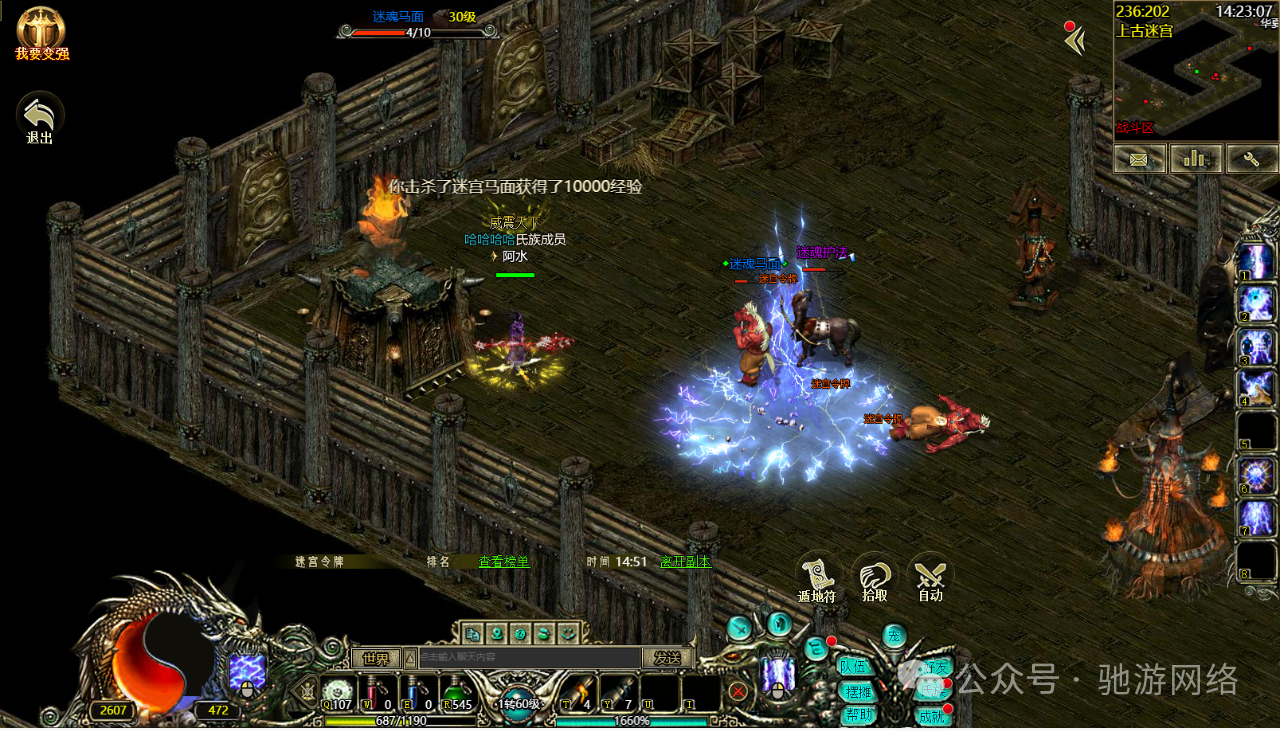
Task: Leave the dungeon via 离开副本
Action: pyautogui.click(x=685, y=562)
